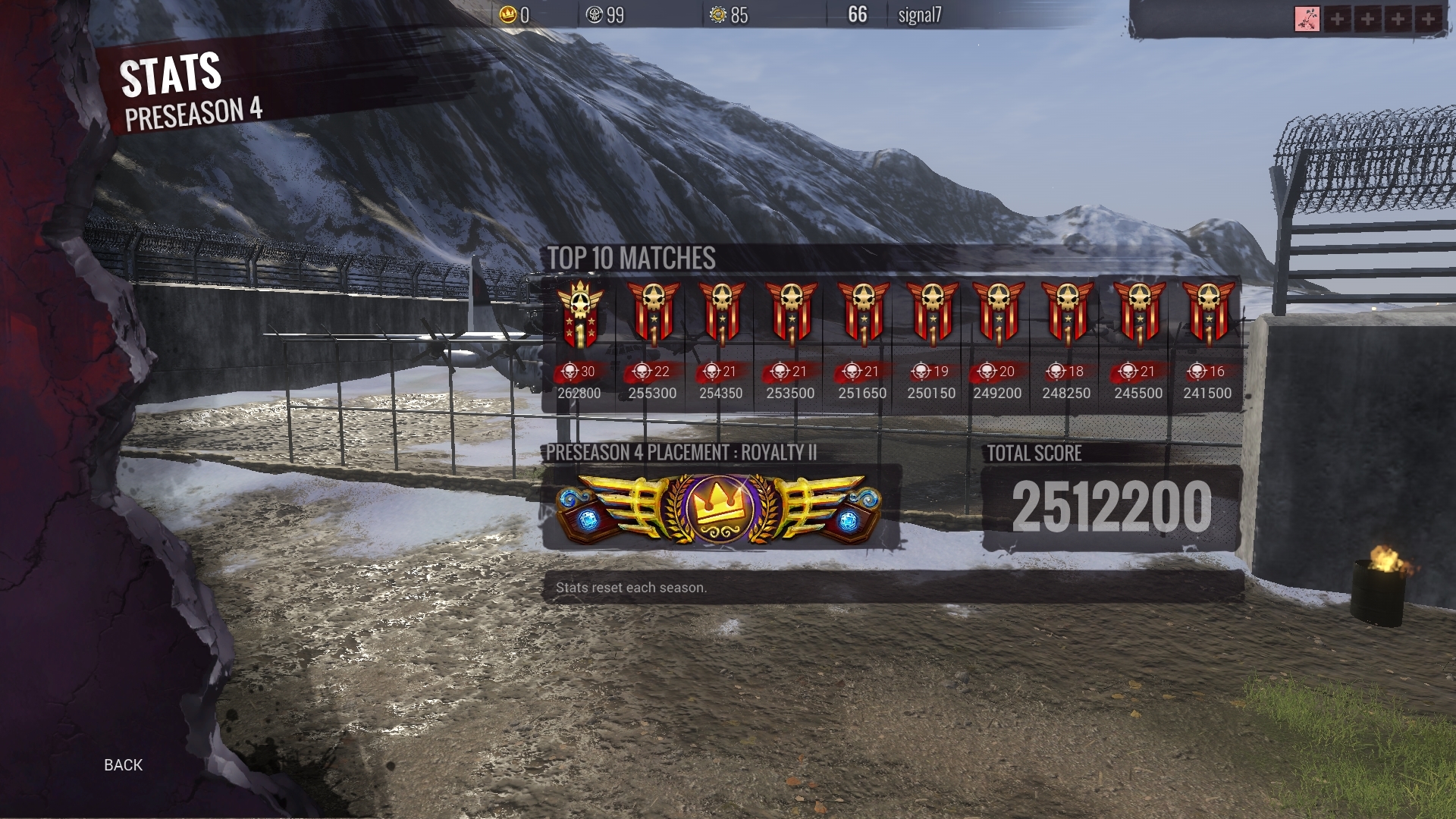Open the match entry scoring 250150
Viewport: 1456px width, 819px height.
click(932, 343)
